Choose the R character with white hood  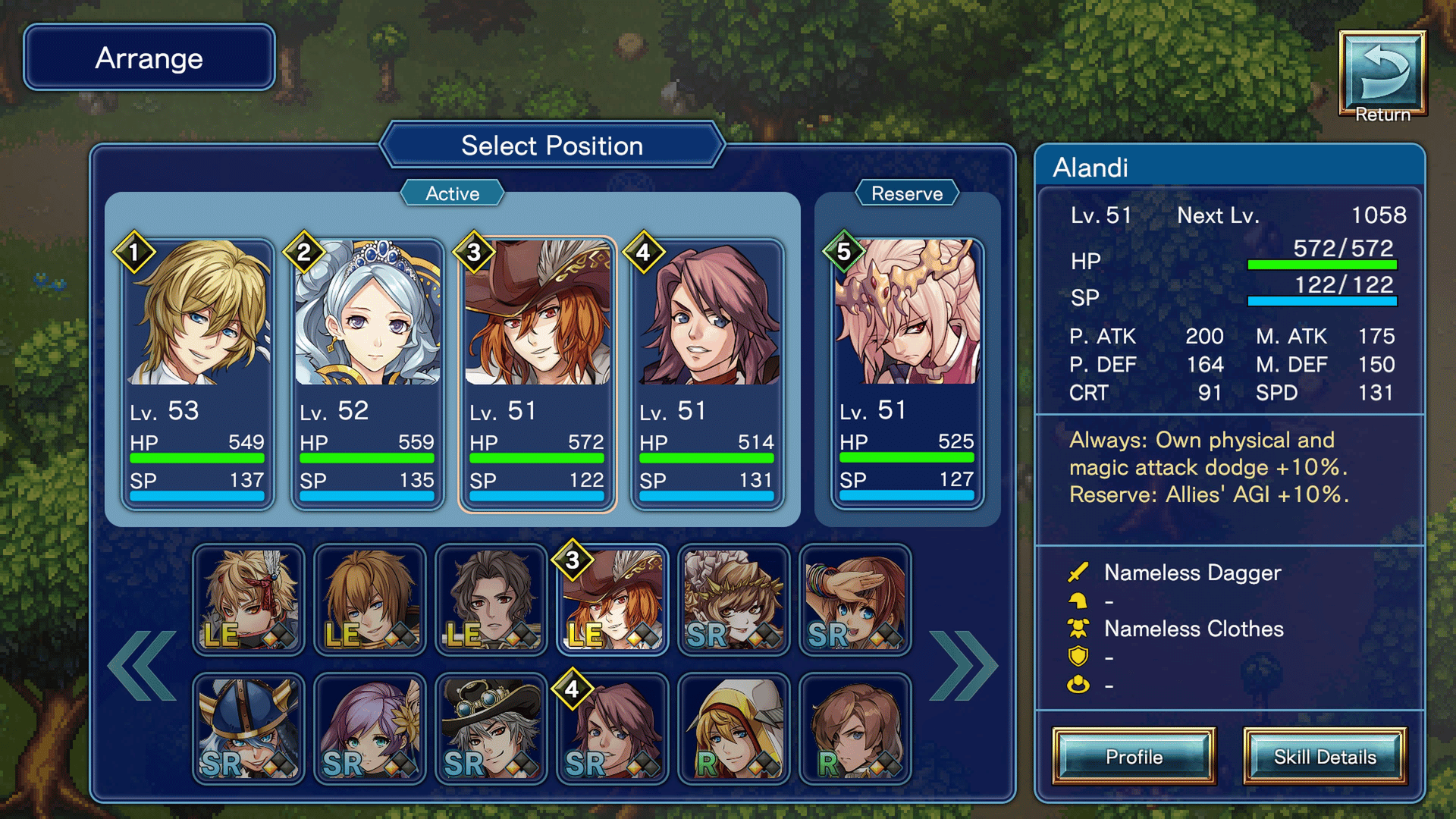(x=734, y=729)
